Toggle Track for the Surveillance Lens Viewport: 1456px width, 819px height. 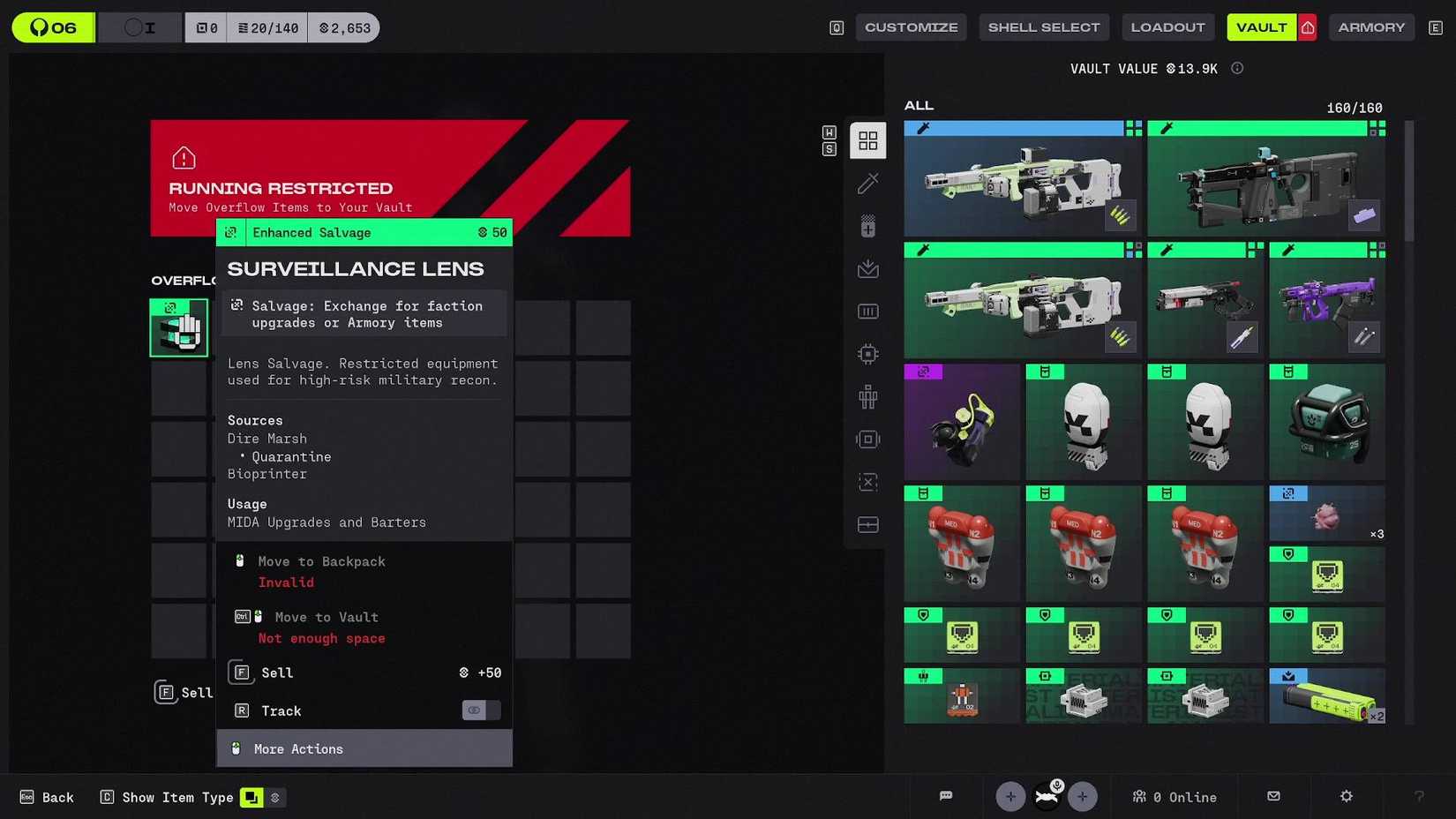click(481, 710)
